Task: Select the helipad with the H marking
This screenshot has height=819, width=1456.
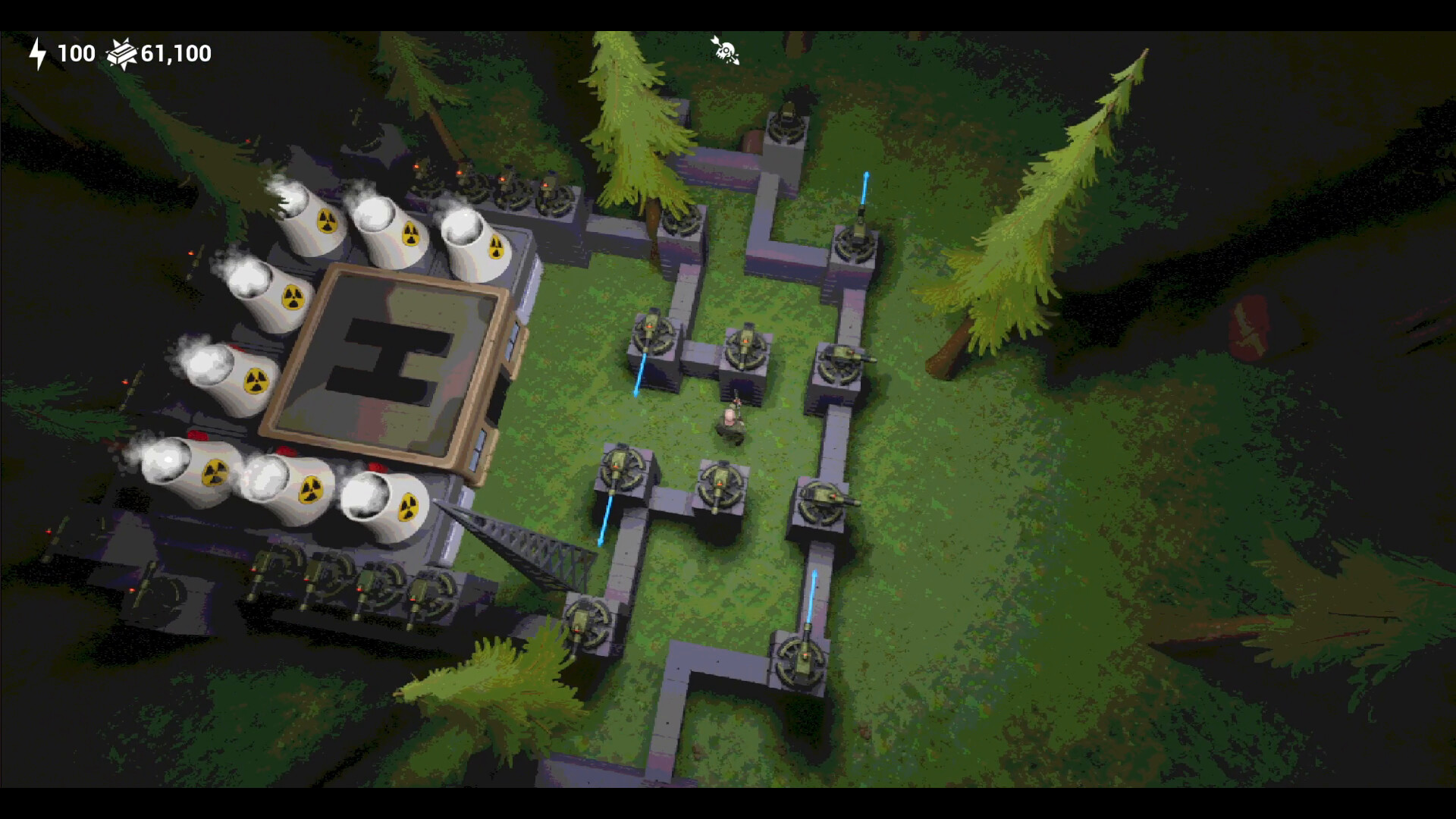Action: click(x=387, y=364)
